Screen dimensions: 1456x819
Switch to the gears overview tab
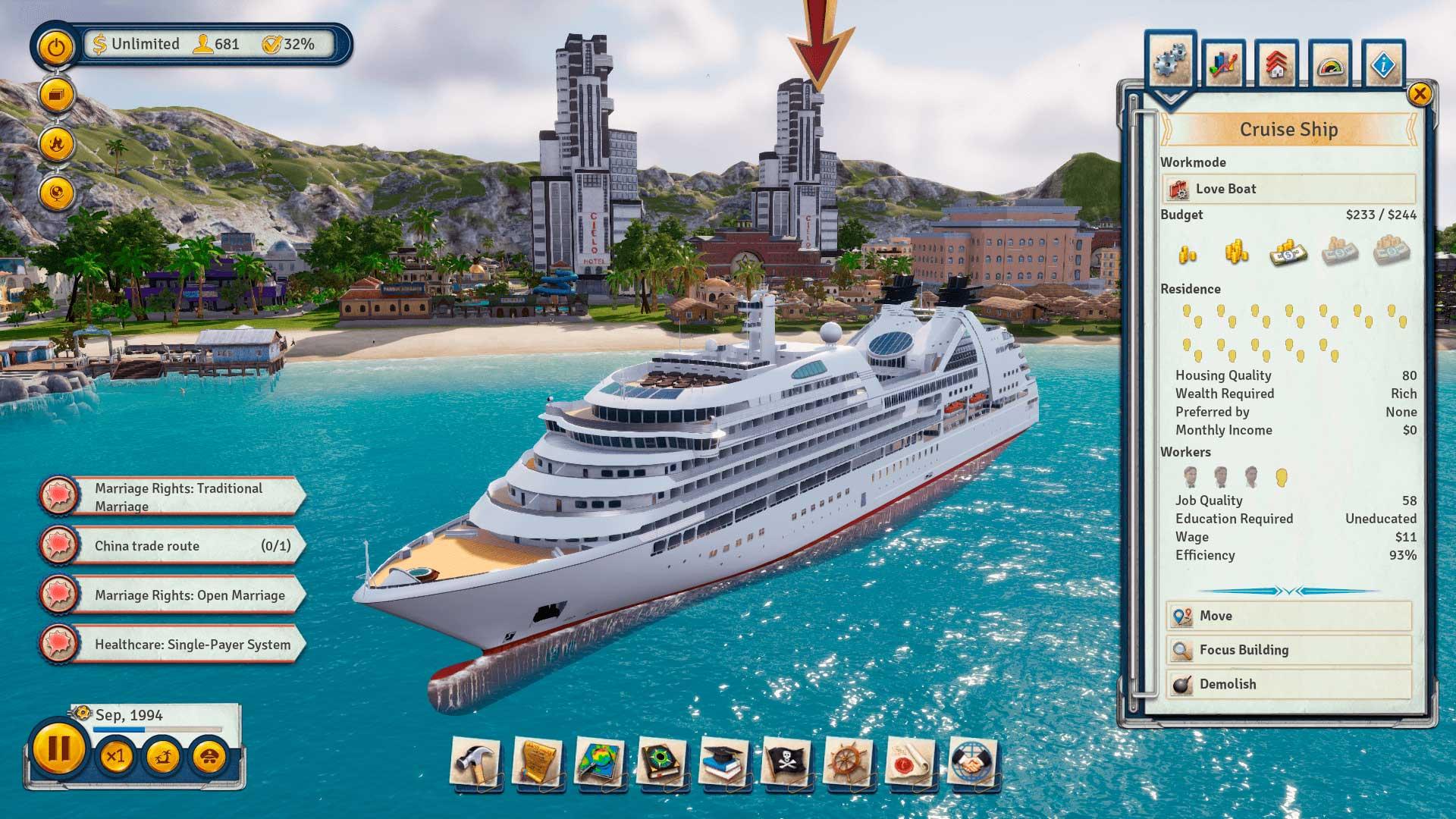(x=1171, y=64)
